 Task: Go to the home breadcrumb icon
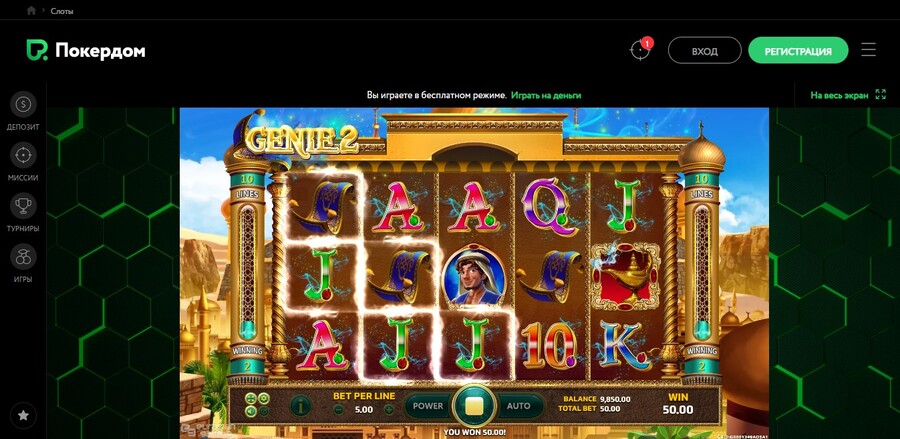click(32, 10)
